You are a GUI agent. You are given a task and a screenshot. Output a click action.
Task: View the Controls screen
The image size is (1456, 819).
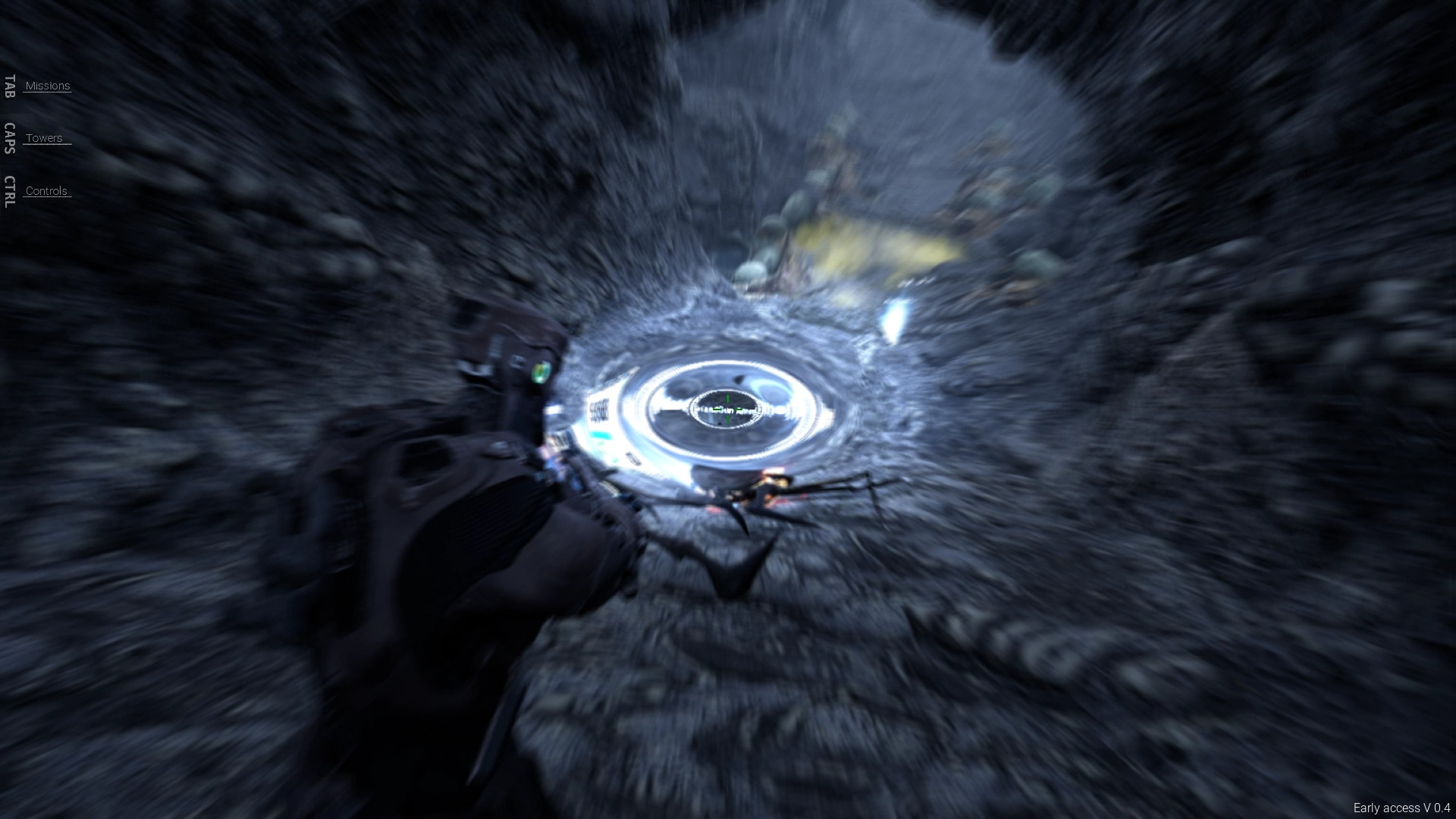(x=45, y=190)
